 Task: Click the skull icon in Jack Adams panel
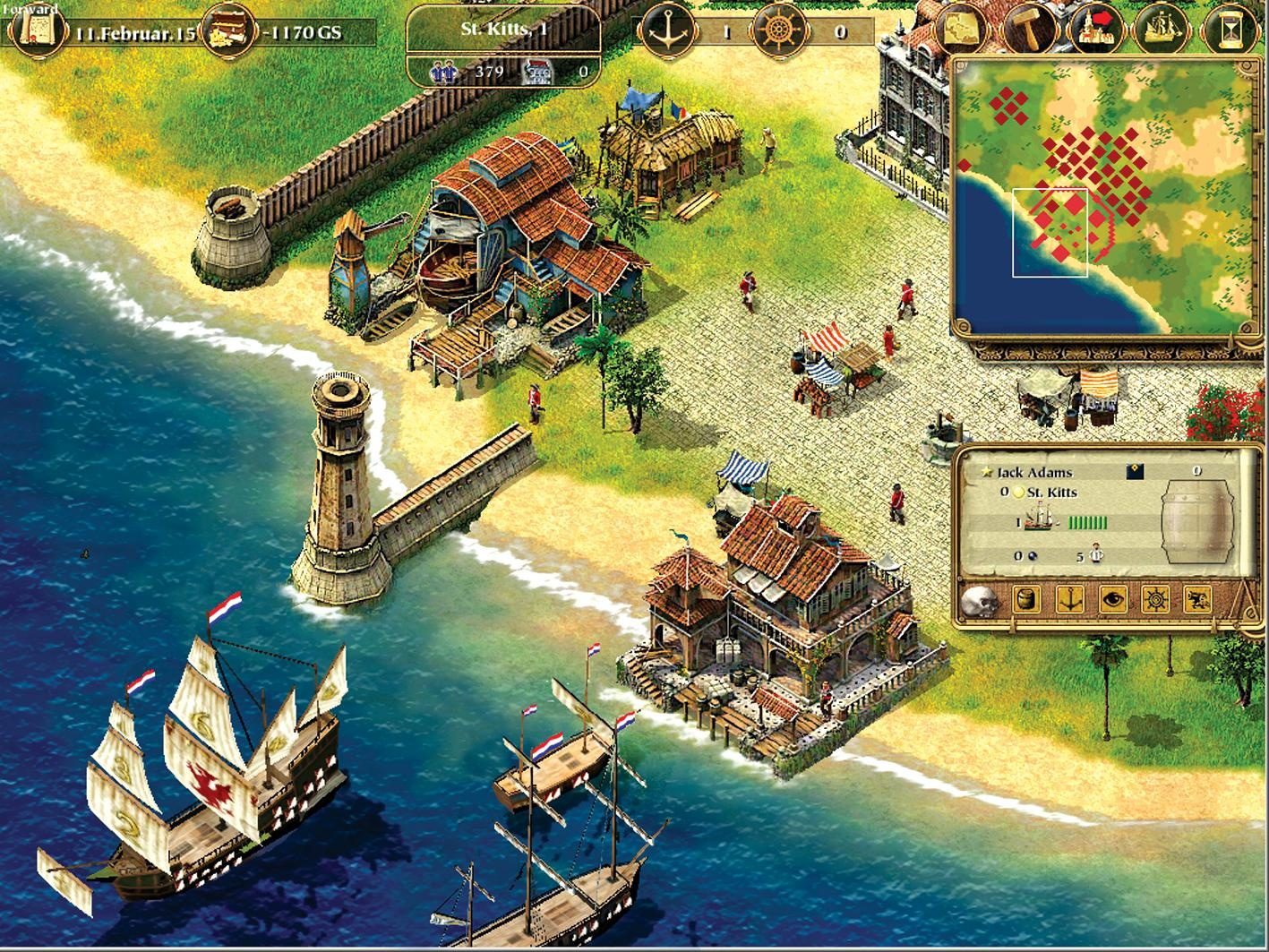pos(982,601)
